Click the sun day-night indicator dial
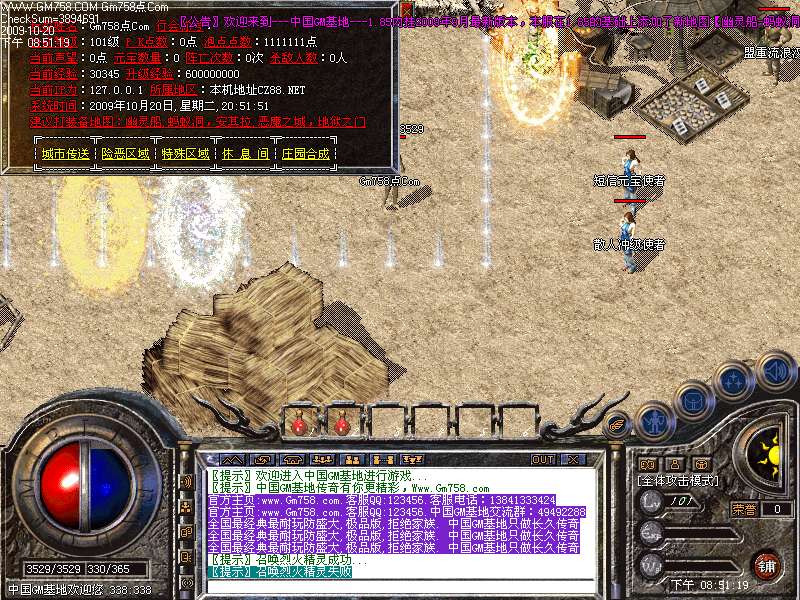 click(x=769, y=456)
